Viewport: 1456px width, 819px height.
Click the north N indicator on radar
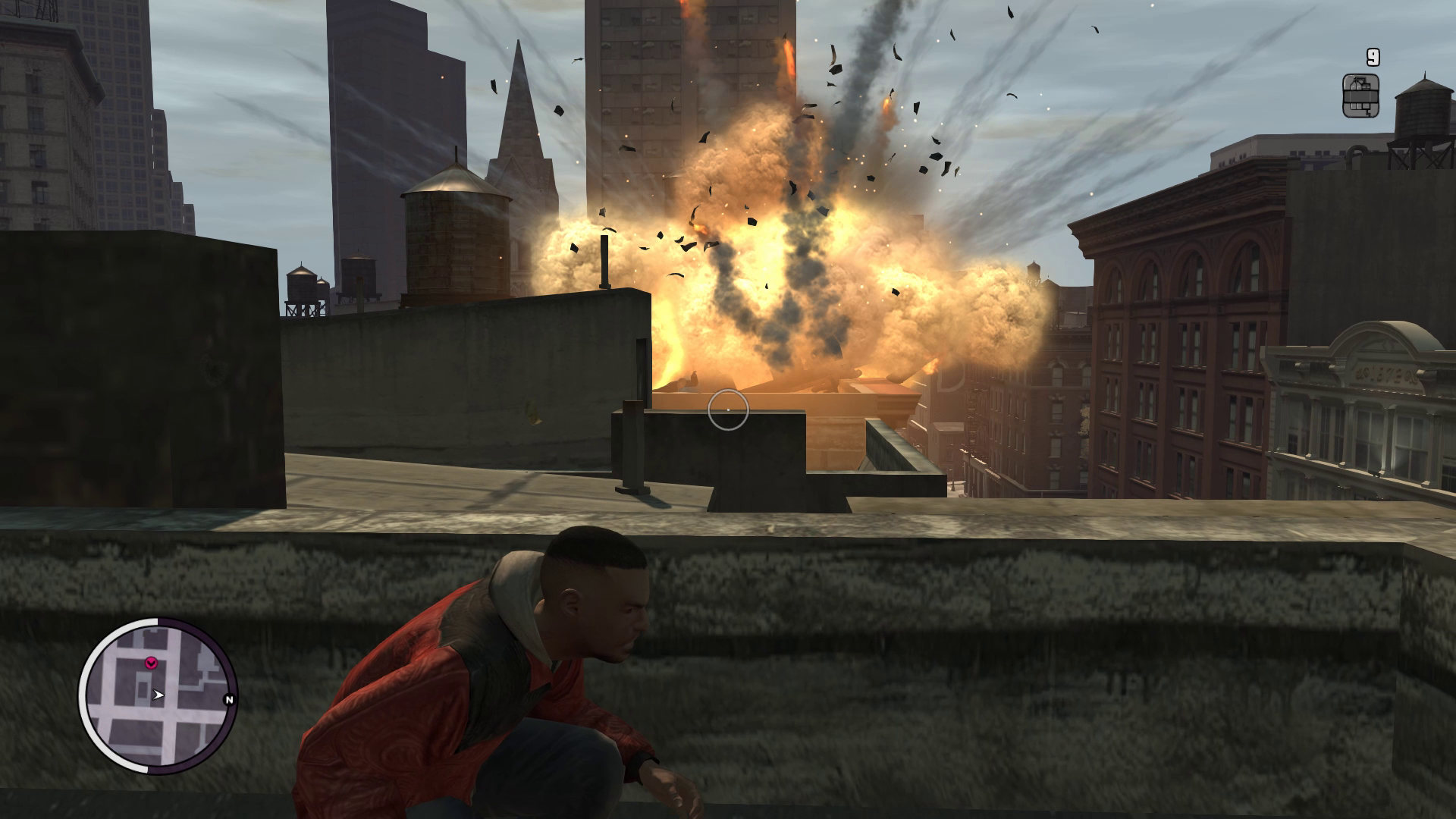coord(229,700)
